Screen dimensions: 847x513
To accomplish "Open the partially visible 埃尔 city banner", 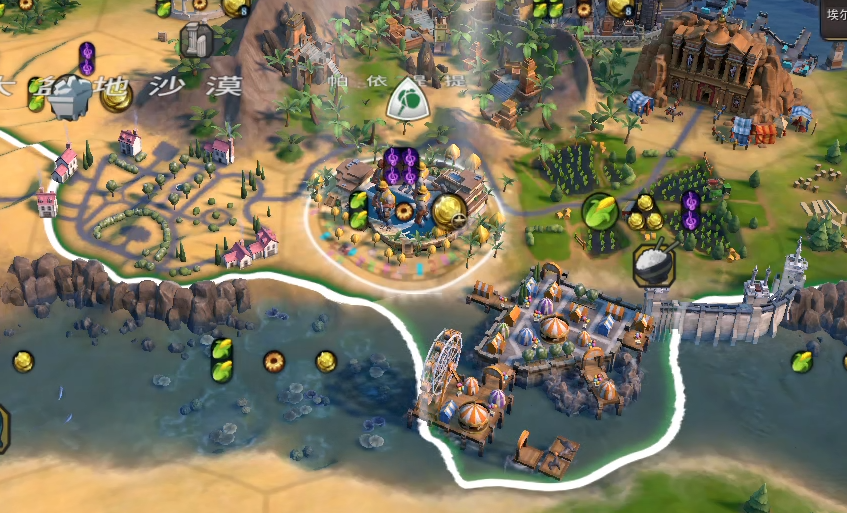I will pyautogui.click(x=833, y=17).
